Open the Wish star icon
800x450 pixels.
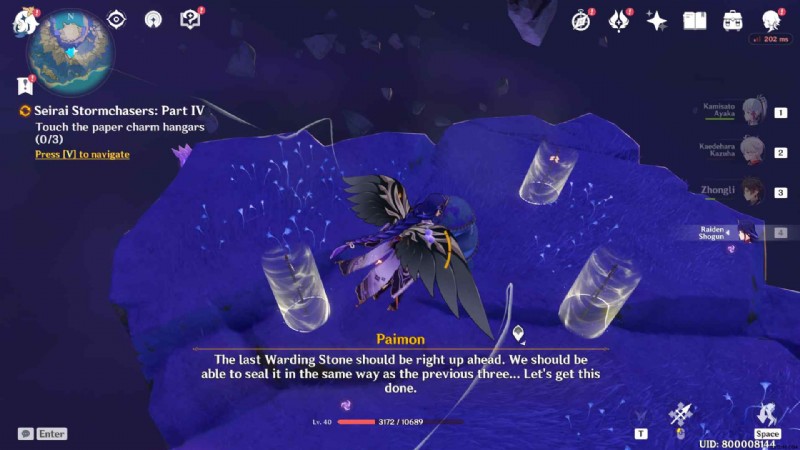657,20
